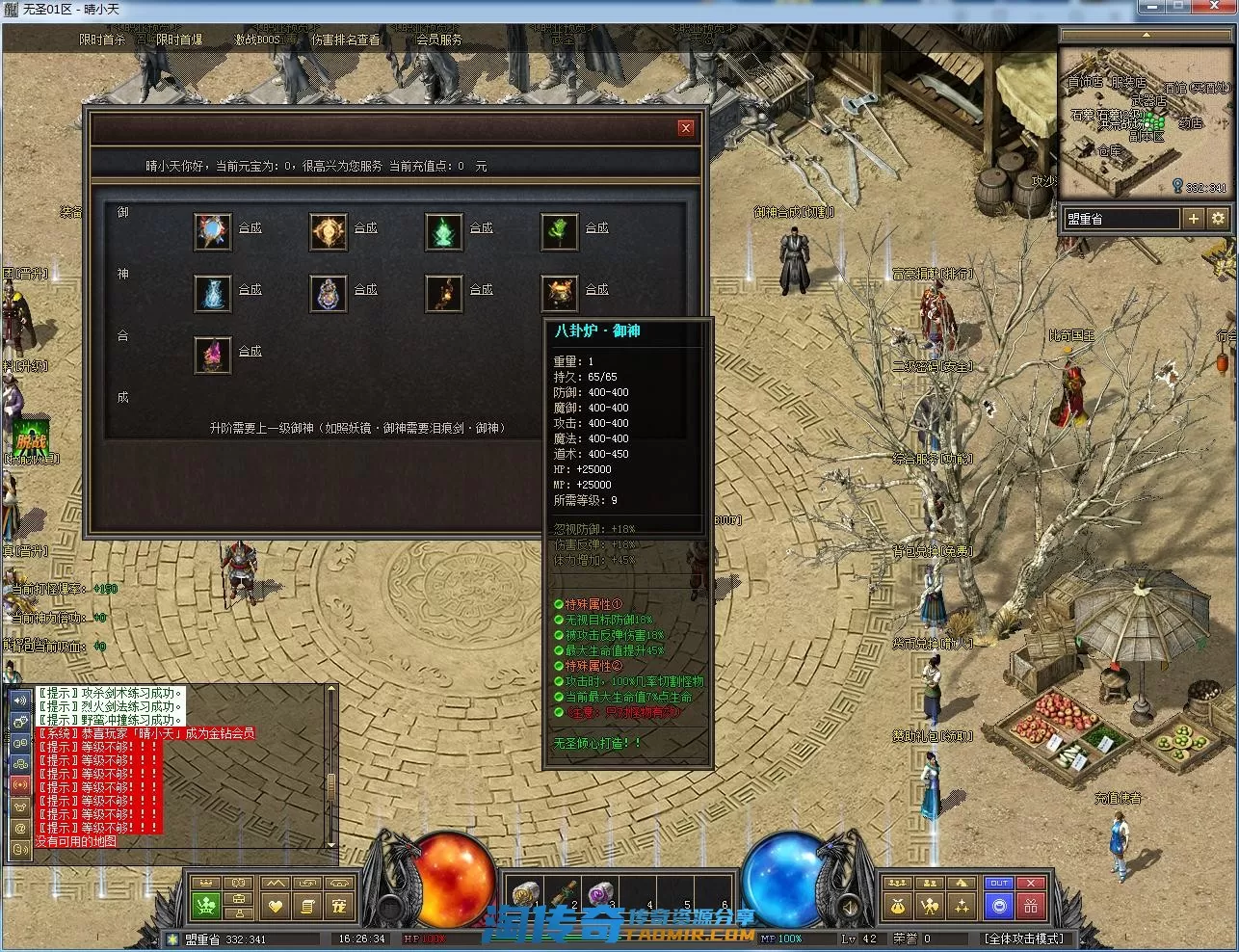Select the blue mirror item icon

point(212,231)
